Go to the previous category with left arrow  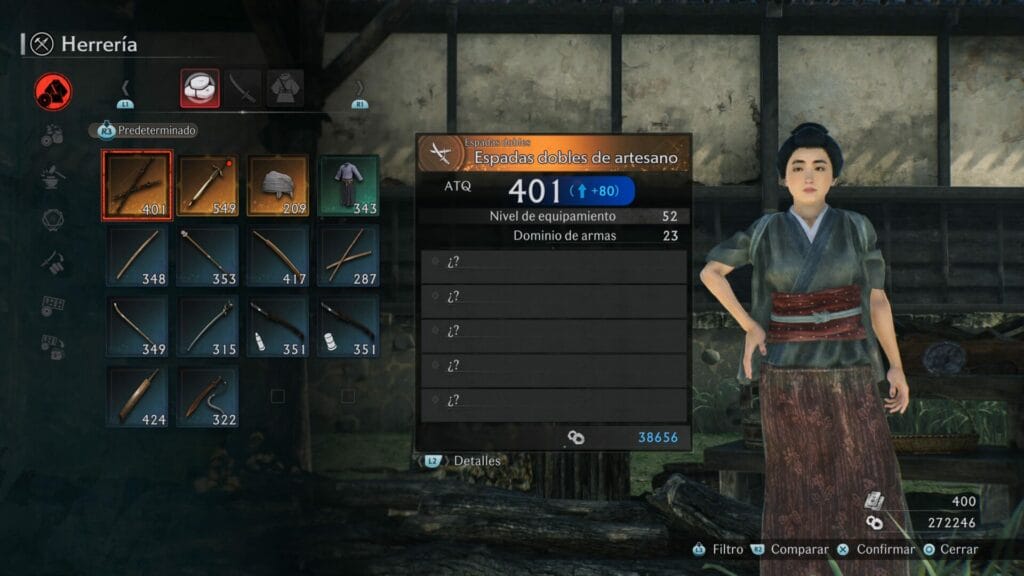pyautogui.click(x=125, y=88)
